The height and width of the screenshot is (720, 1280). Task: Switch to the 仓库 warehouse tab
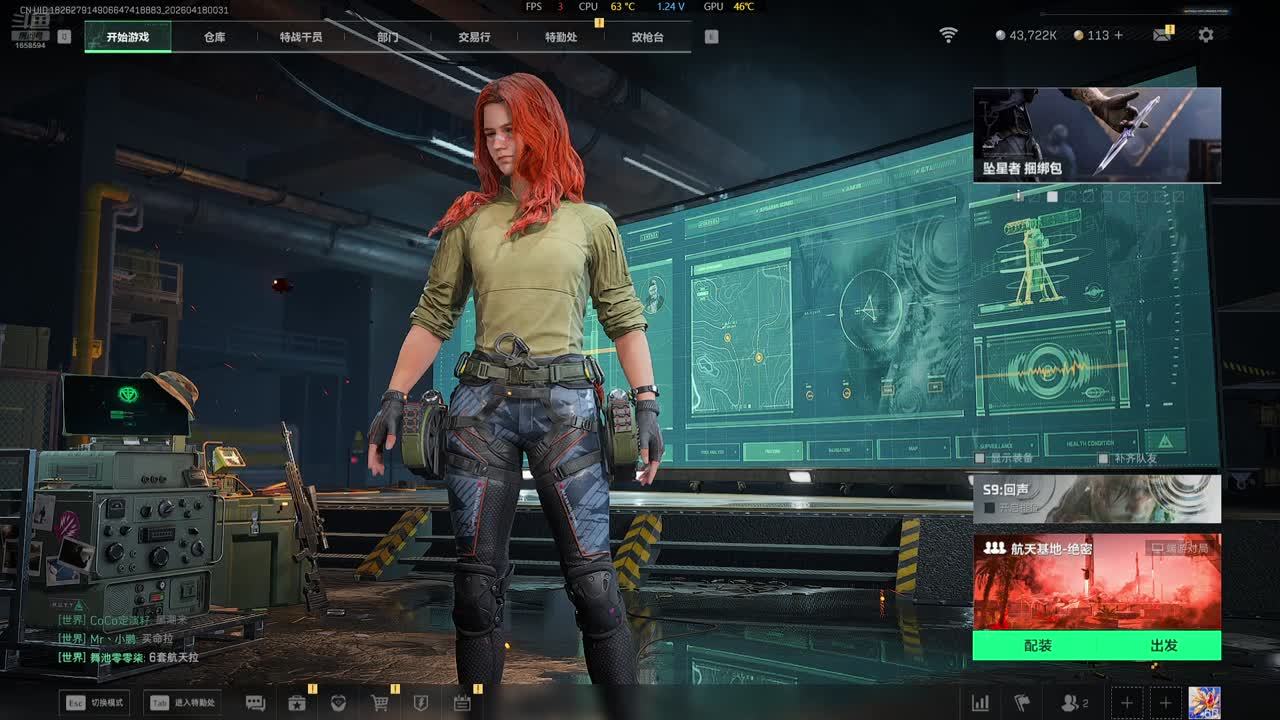[214, 37]
